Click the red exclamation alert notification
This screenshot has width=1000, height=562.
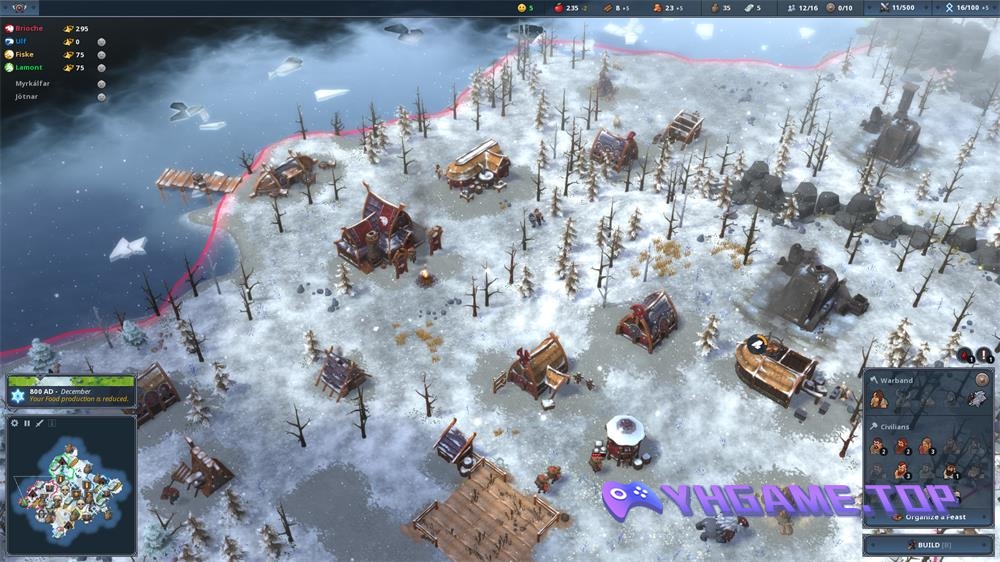[984, 354]
